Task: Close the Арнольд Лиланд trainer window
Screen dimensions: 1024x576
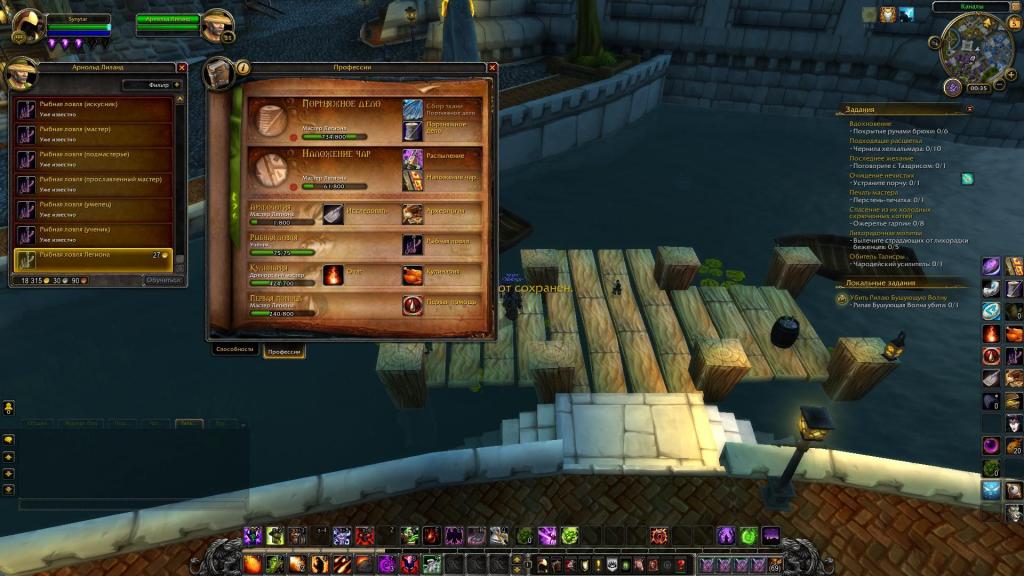Action: (x=182, y=67)
